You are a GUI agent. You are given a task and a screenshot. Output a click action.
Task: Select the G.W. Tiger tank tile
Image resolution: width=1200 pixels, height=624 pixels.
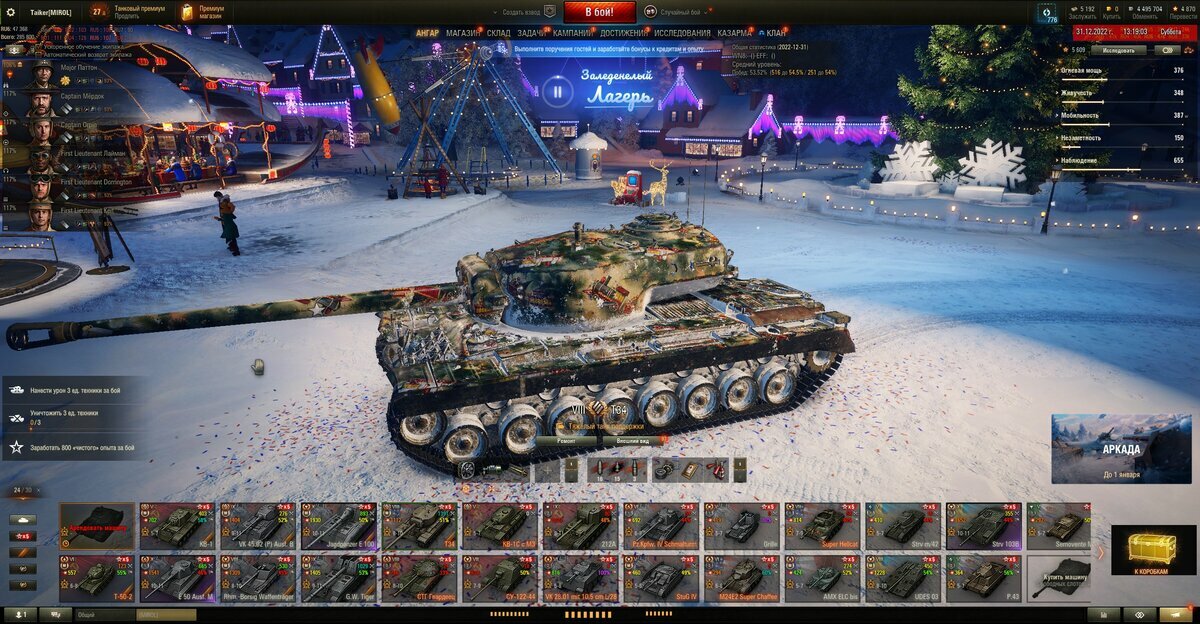339,578
